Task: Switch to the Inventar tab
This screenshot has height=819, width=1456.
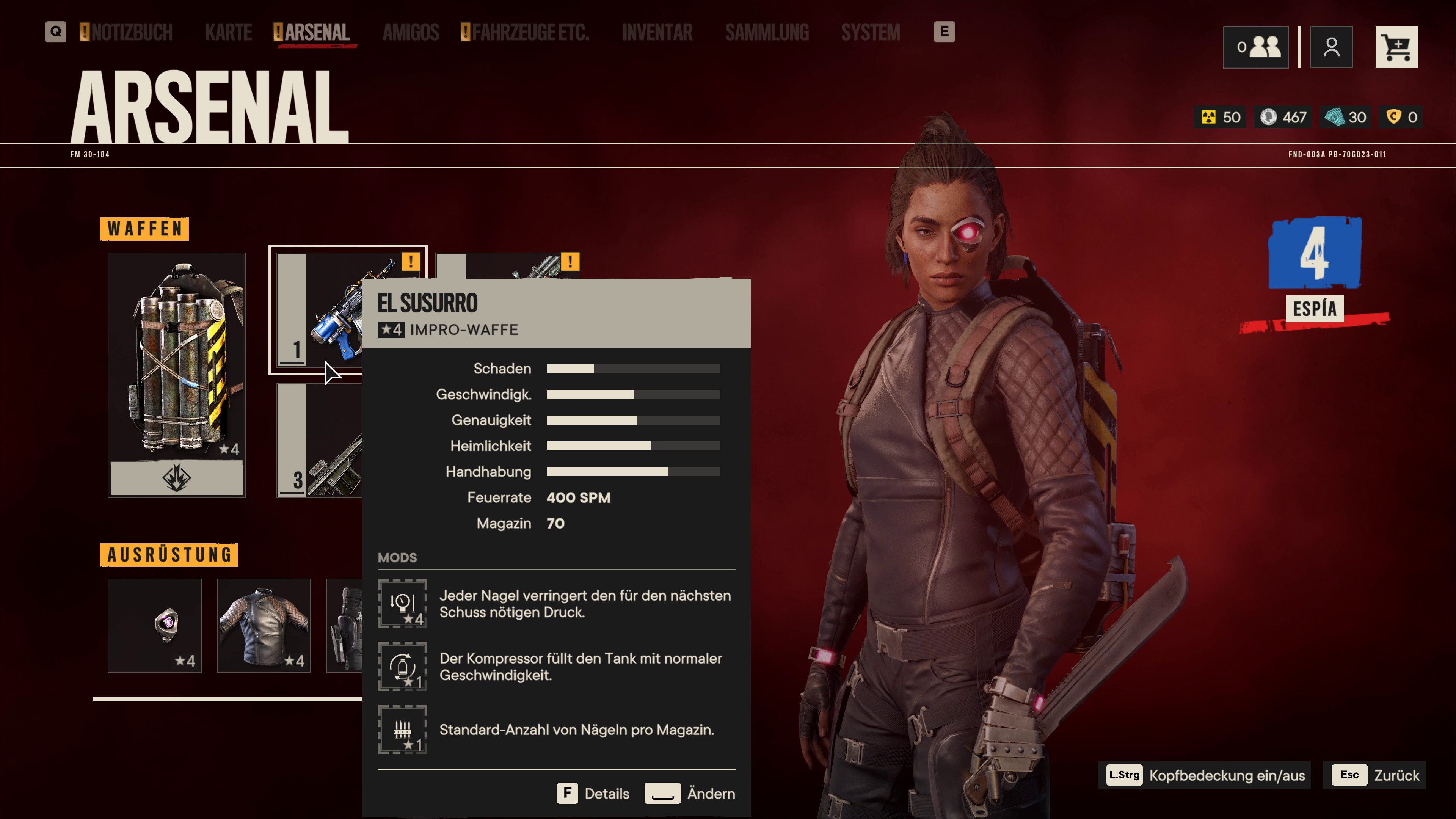Action: tap(657, 32)
